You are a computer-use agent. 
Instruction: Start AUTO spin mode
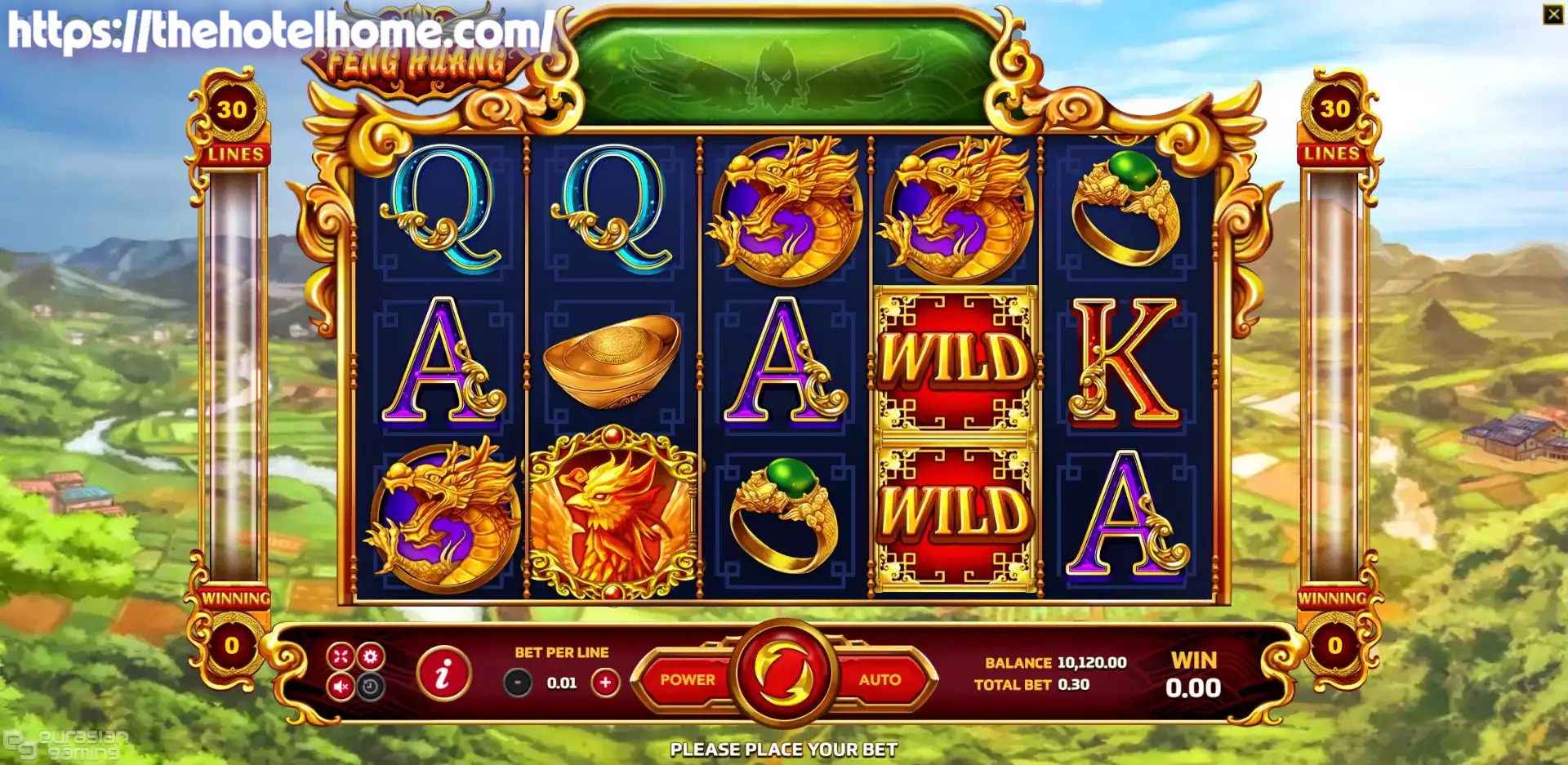880,679
